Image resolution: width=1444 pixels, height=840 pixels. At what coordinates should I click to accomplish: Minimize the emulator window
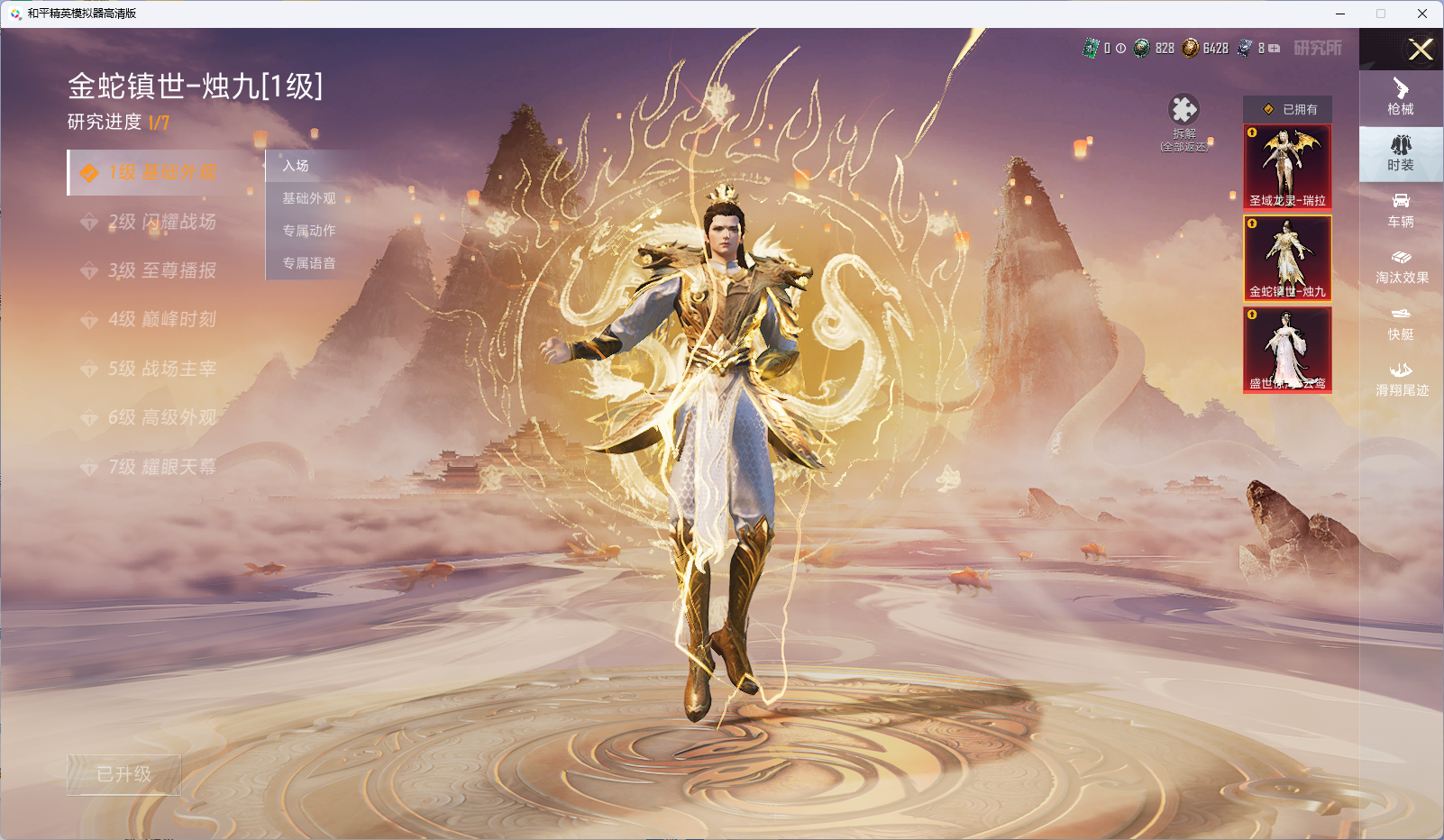tap(1340, 14)
